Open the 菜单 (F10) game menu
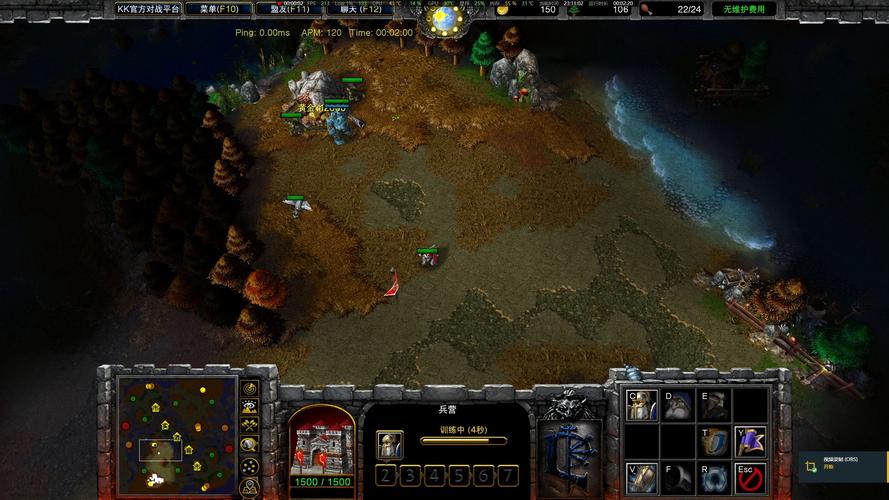The image size is (889, 500). 219,9
